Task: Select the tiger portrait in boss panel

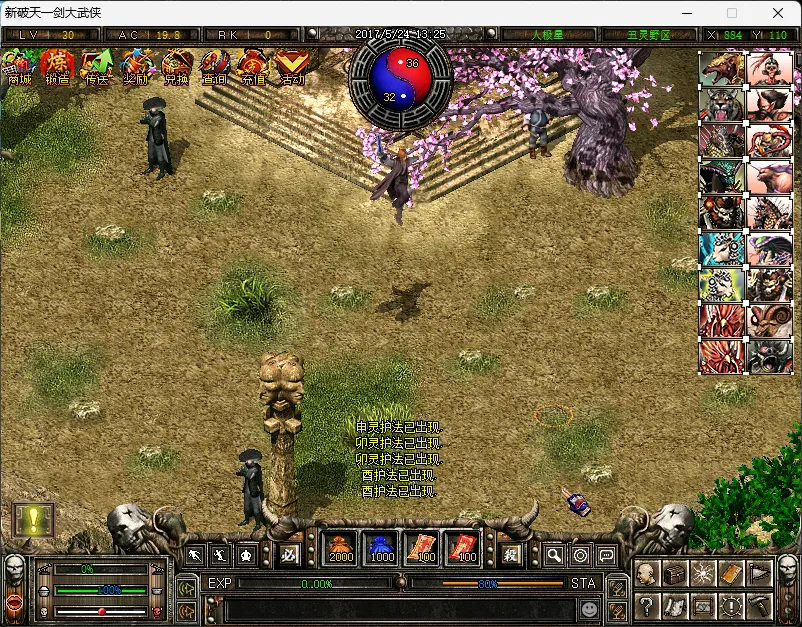Action: [721, 105]
